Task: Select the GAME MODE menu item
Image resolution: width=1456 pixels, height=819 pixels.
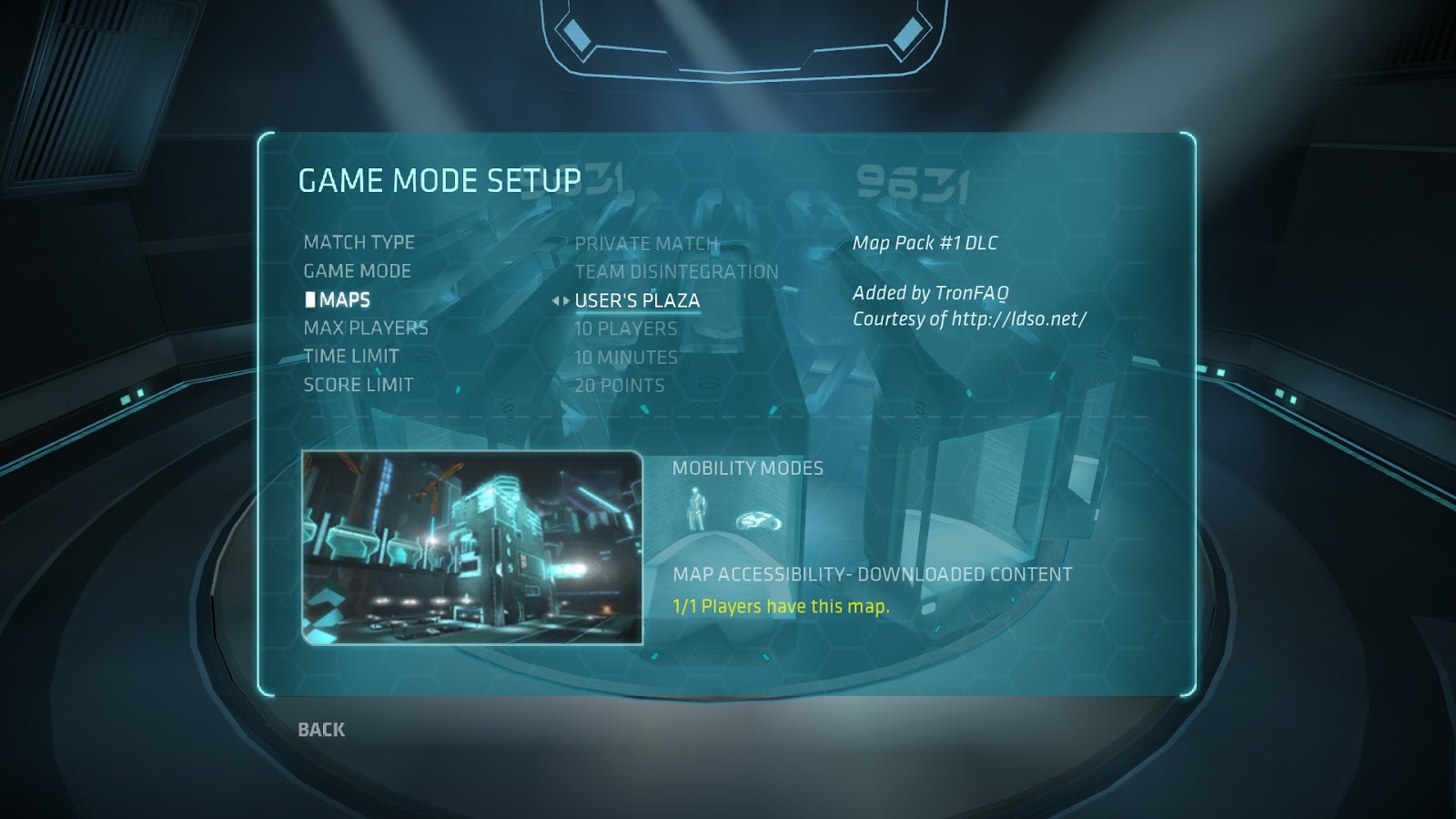Action: (357, 270)
